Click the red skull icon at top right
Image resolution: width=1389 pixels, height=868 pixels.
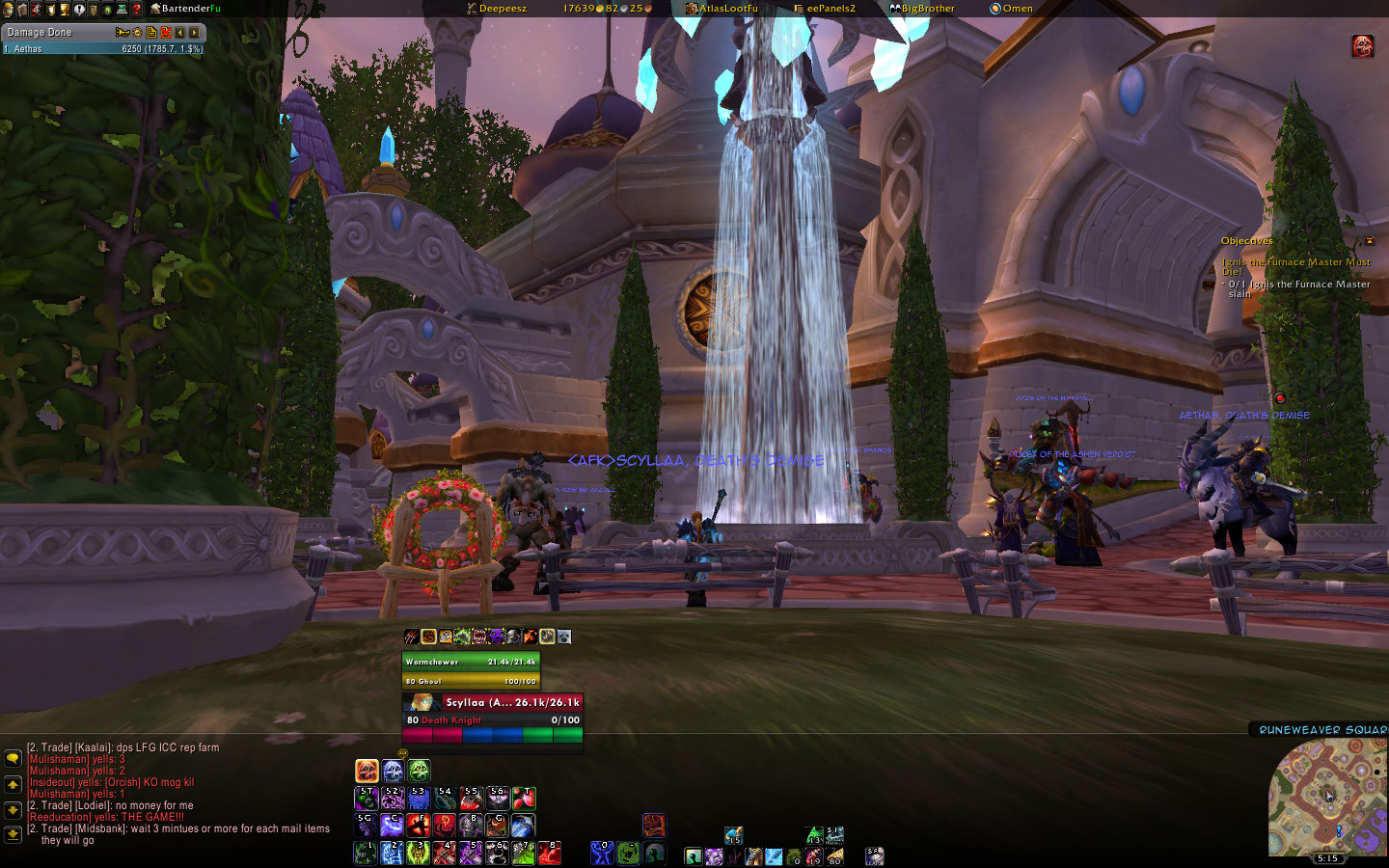pyautogui.click(x=1362, y=45)
